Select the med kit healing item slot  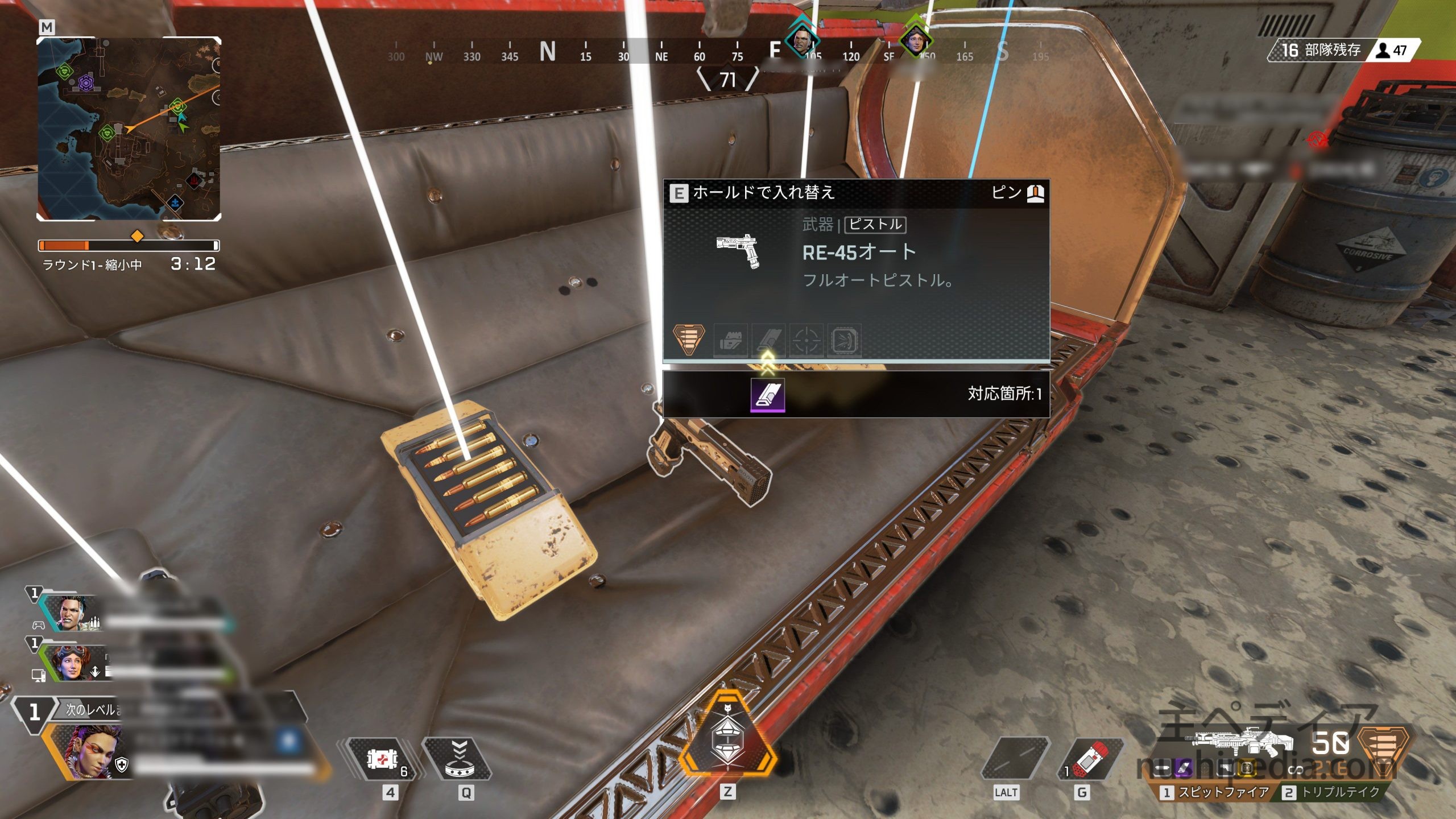pos(382,759)
